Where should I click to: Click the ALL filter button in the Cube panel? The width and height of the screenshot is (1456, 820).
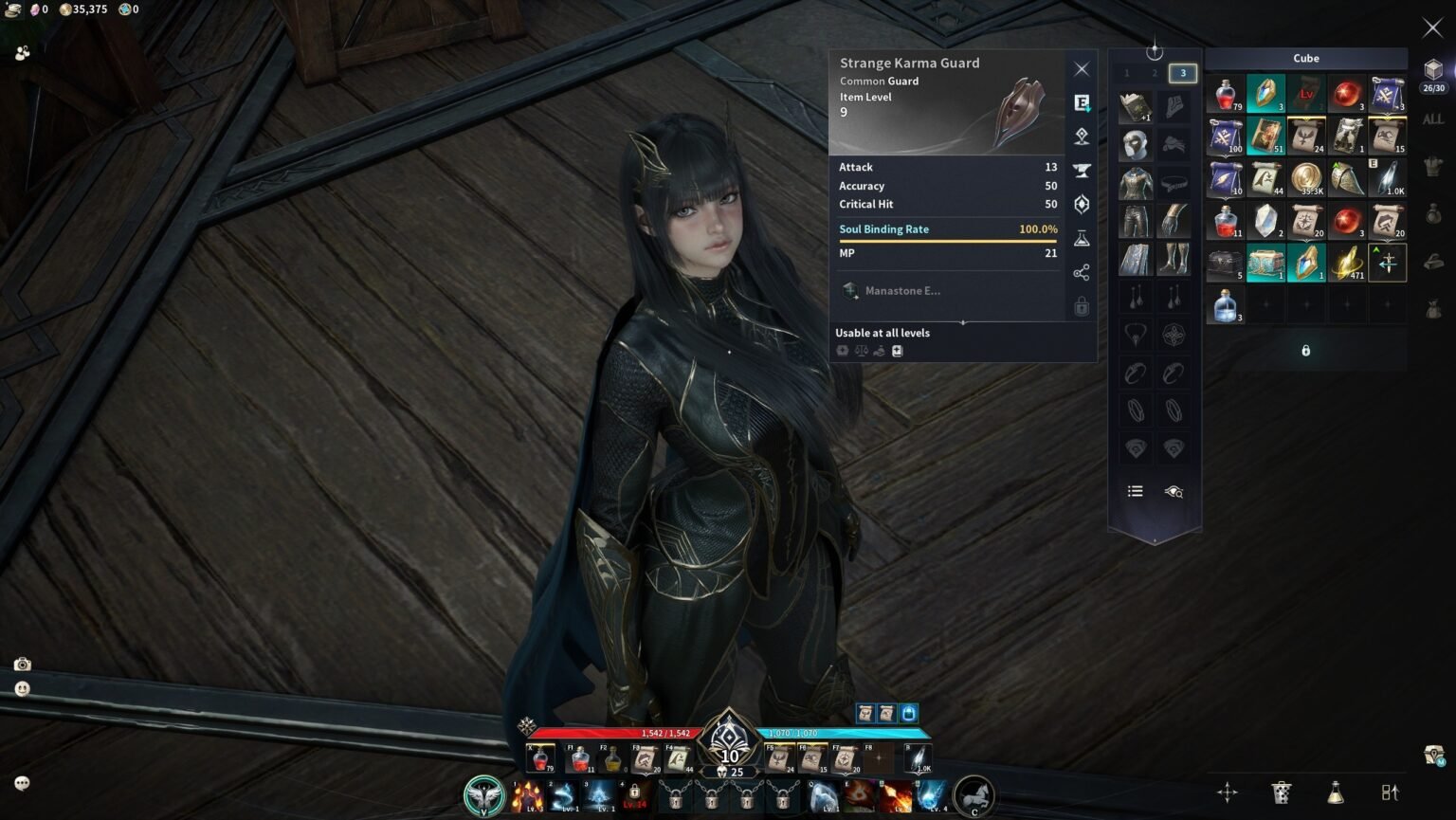tap(1433, 121)
